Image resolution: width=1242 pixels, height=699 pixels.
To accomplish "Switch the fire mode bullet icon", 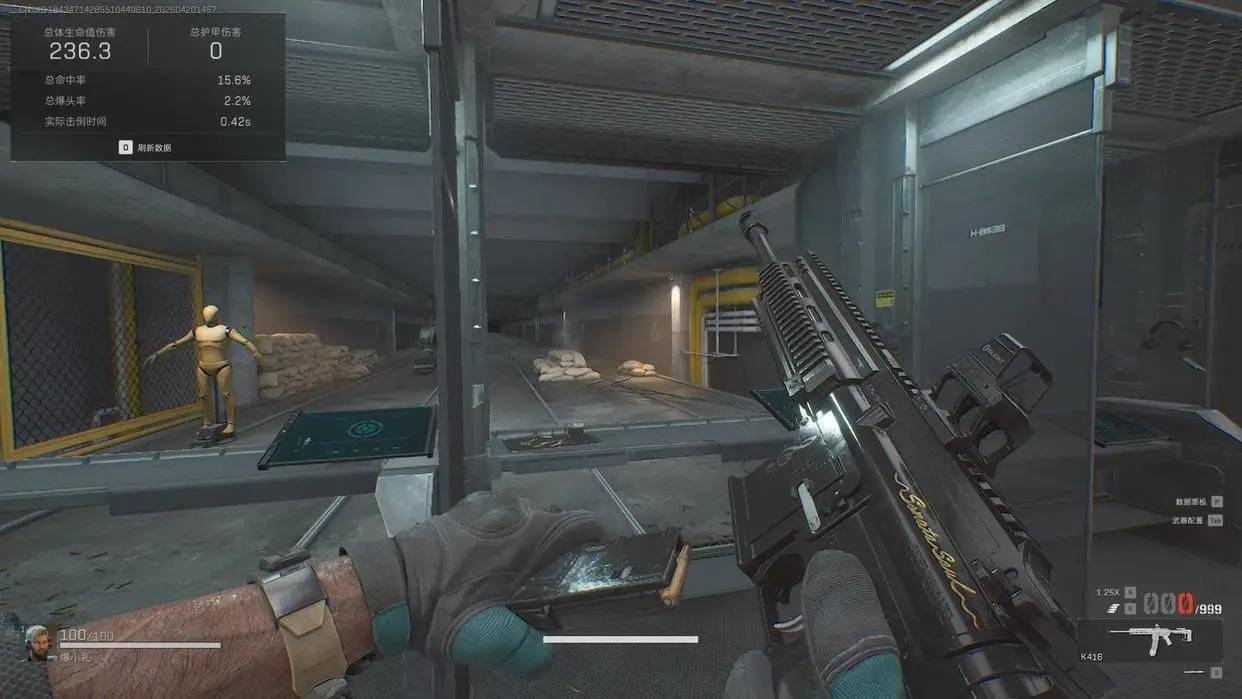I will (1113, 608).
